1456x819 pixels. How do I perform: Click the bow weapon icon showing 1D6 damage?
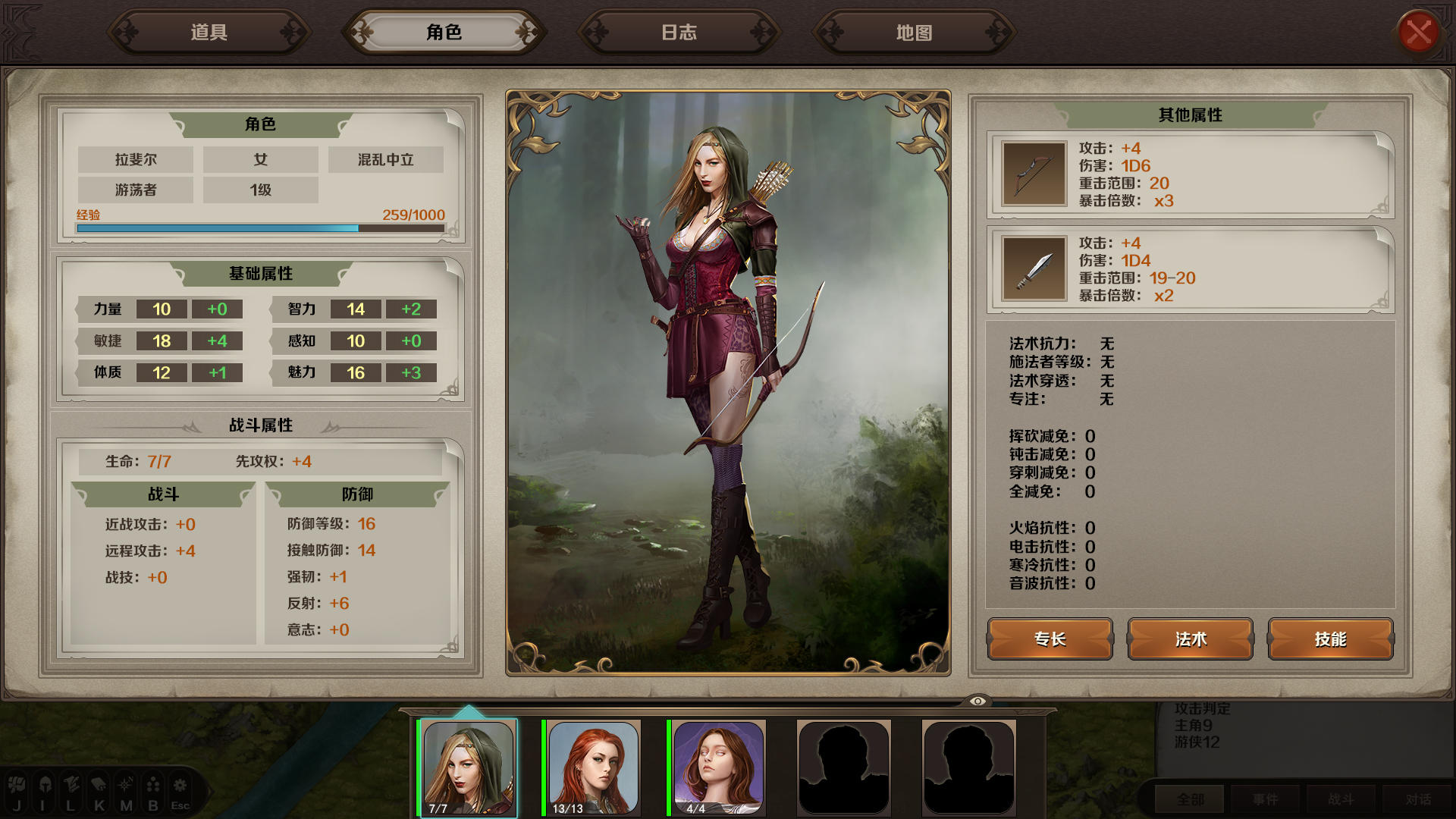point(1034,174)
